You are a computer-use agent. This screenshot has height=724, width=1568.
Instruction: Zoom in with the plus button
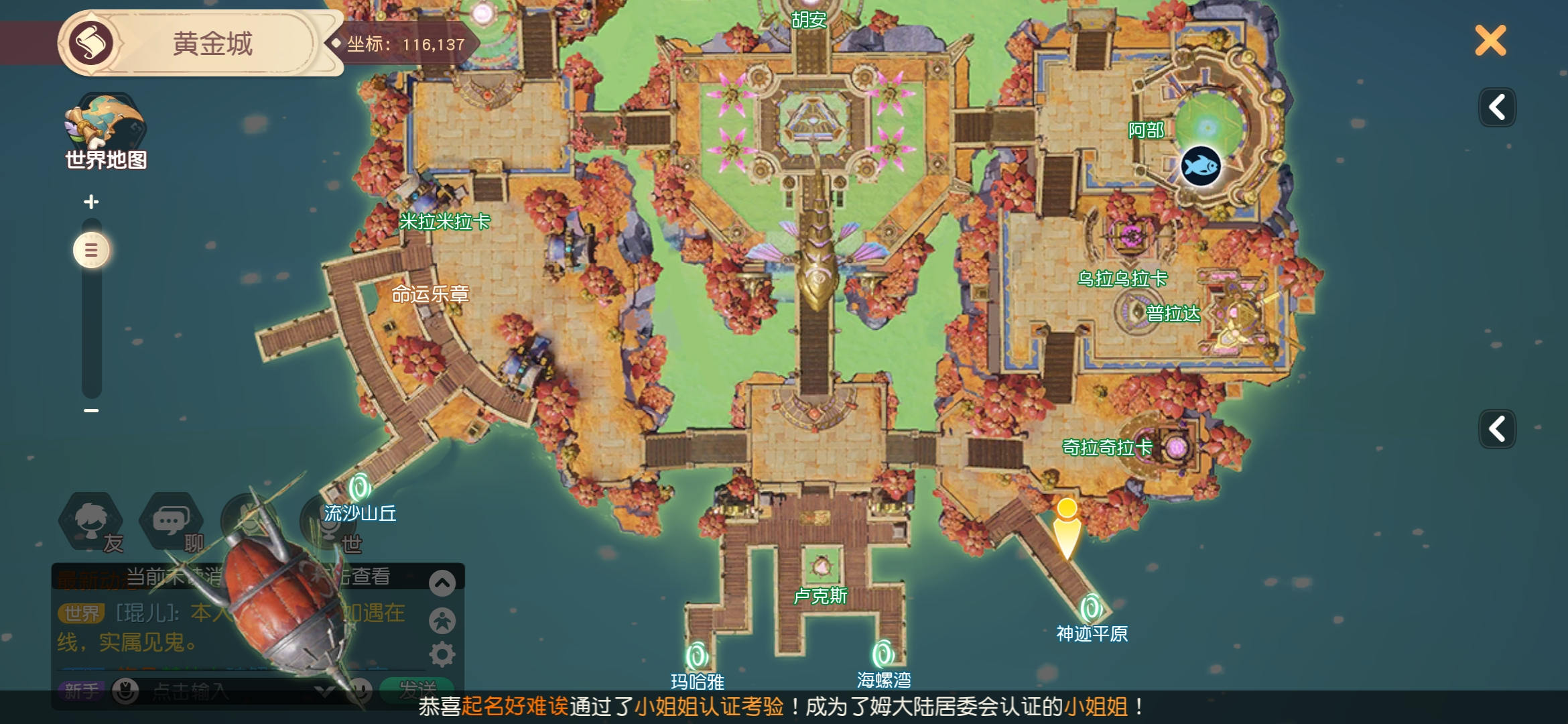pos(91,202)
